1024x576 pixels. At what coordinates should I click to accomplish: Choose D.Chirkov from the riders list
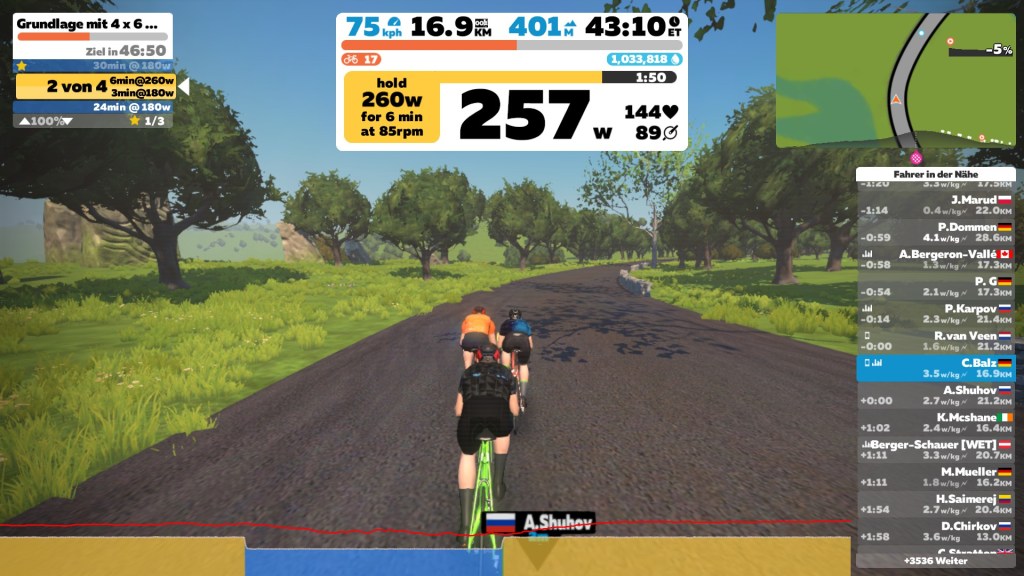[x=935, y=530]
